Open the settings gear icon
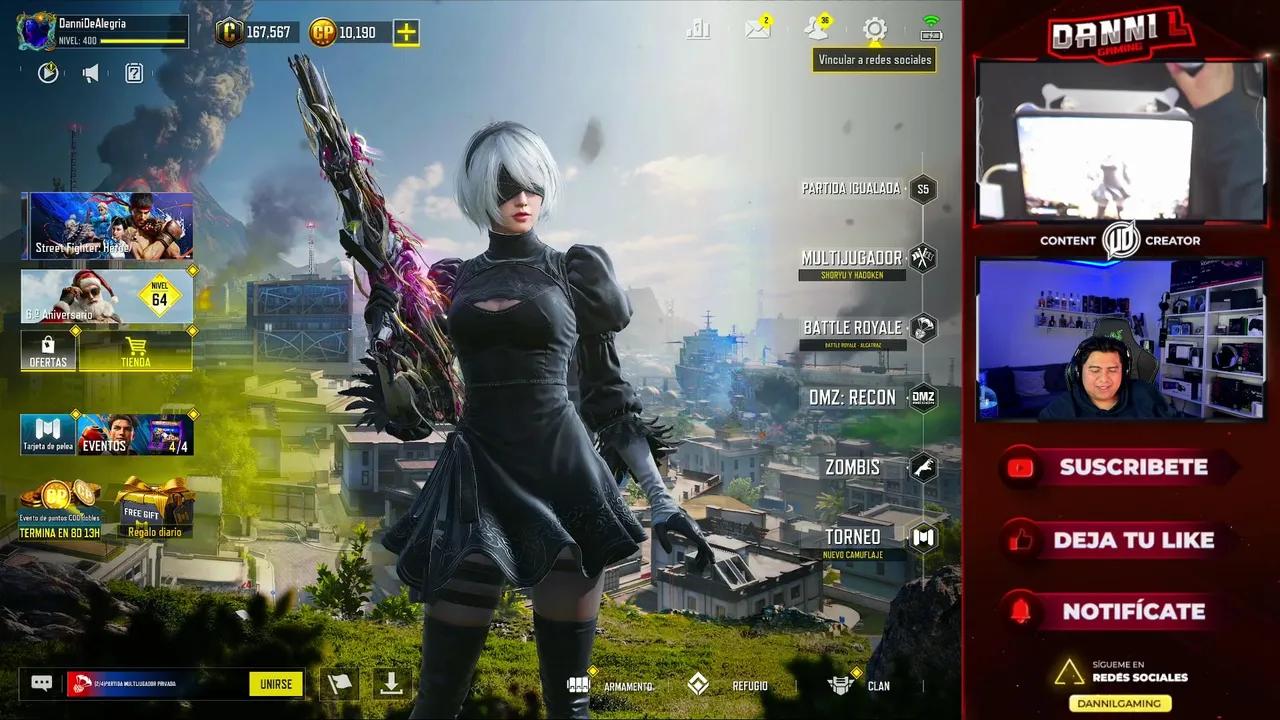The height and width of the screenshot is (720, 1280). tap(874, 30)
